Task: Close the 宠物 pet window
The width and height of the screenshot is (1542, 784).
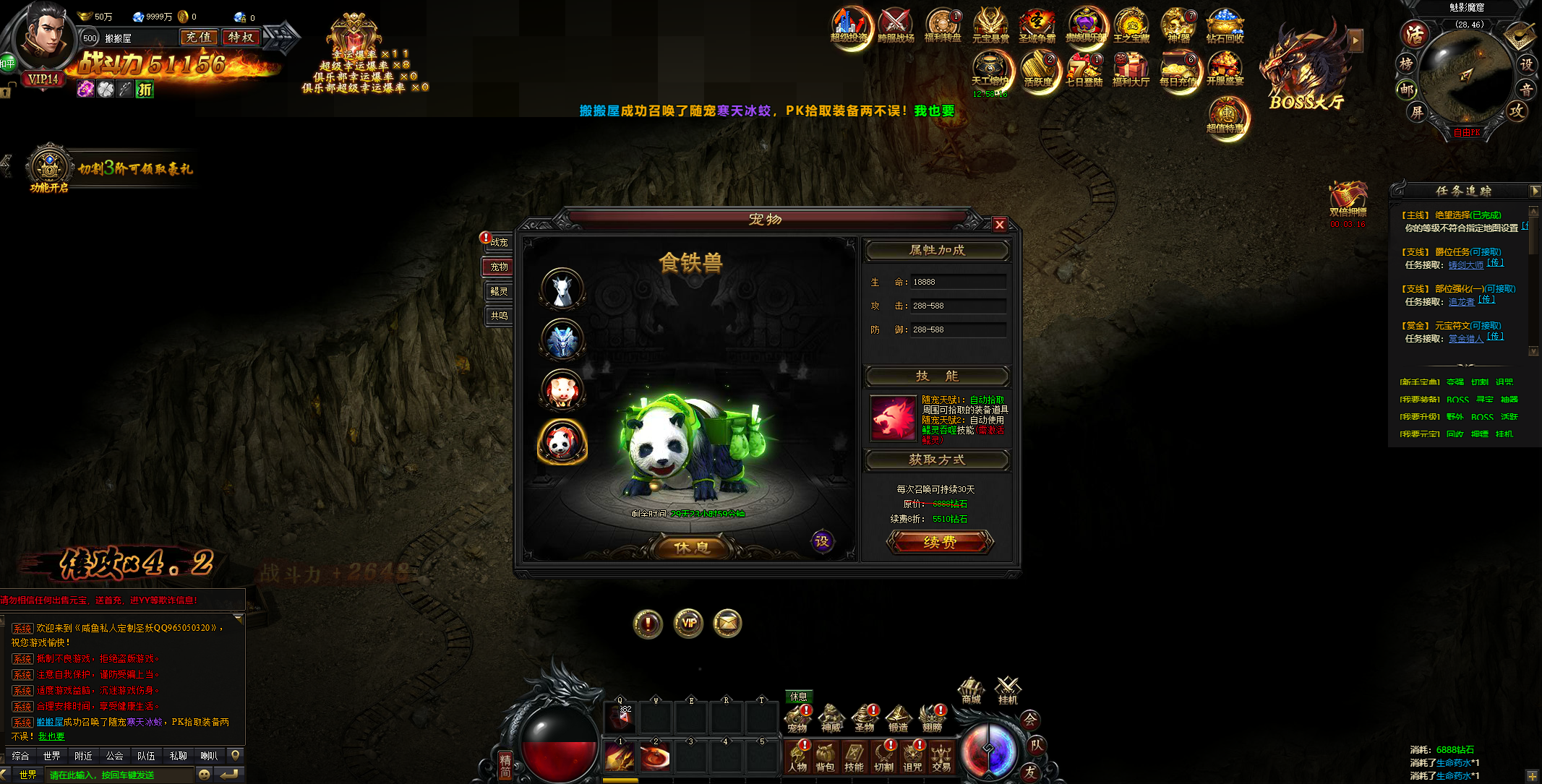Action: pos(999,225)
